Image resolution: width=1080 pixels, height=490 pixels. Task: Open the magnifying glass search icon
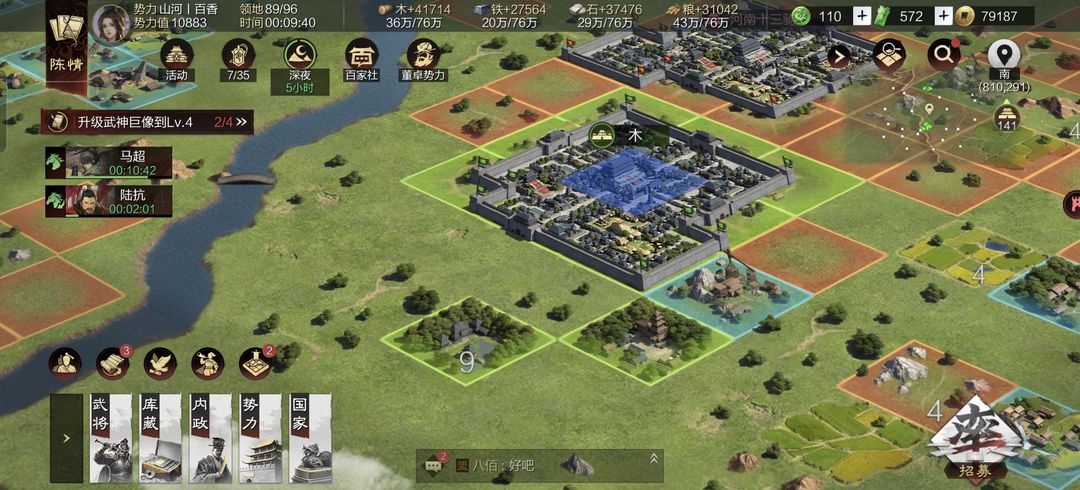click(x=942, y=55)
